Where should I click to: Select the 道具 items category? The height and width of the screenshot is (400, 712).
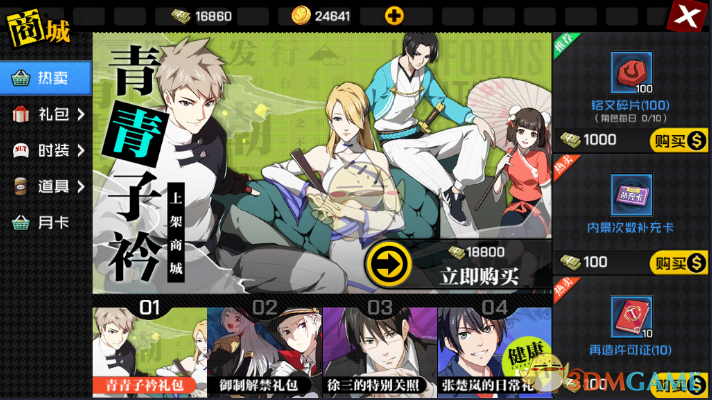pyautogui.click(x=46, y=186)
